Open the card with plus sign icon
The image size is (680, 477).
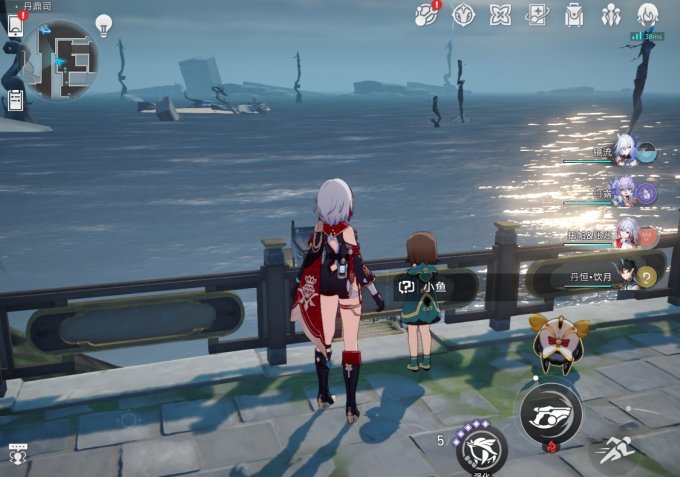point(537,15)
